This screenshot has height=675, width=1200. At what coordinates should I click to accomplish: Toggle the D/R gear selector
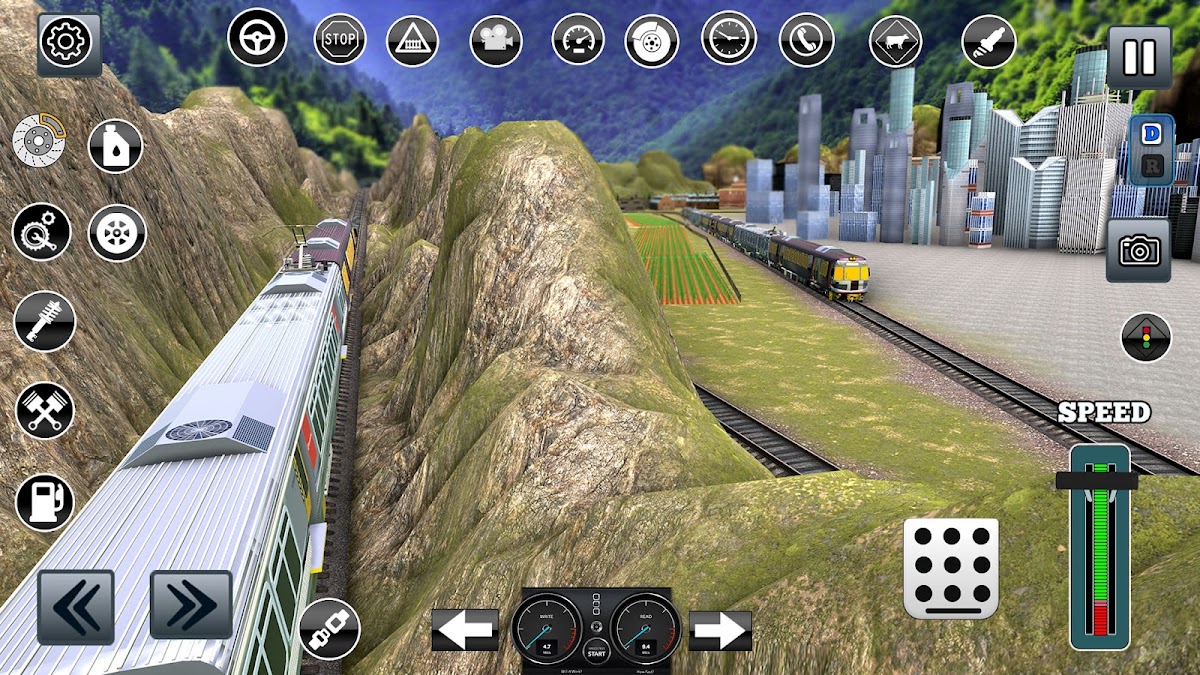point(1151,150)
